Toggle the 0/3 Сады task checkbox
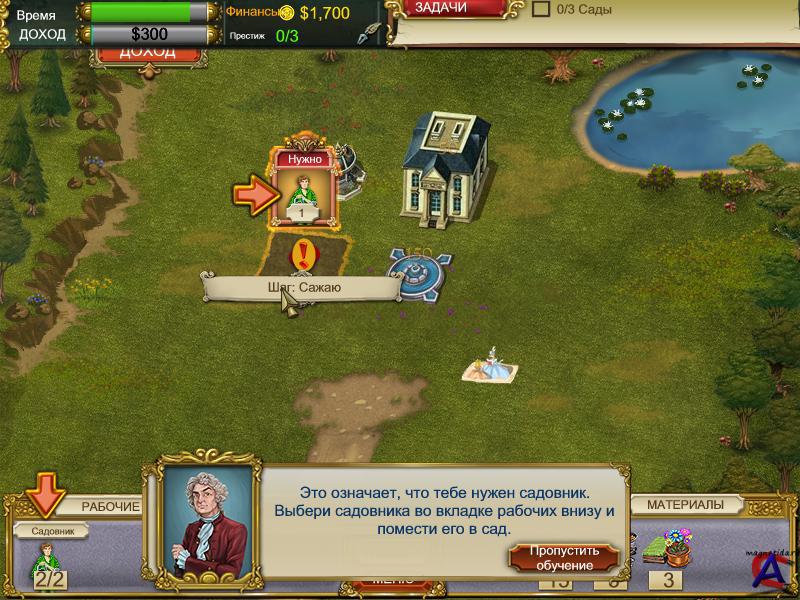Screen dimensions: 800x600 (x=541, y=9)
